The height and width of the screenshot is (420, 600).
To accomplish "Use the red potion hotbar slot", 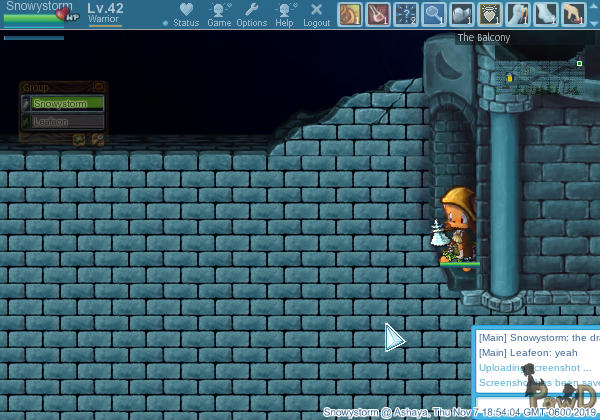I will pyautogui.click(x=378, y=14).
